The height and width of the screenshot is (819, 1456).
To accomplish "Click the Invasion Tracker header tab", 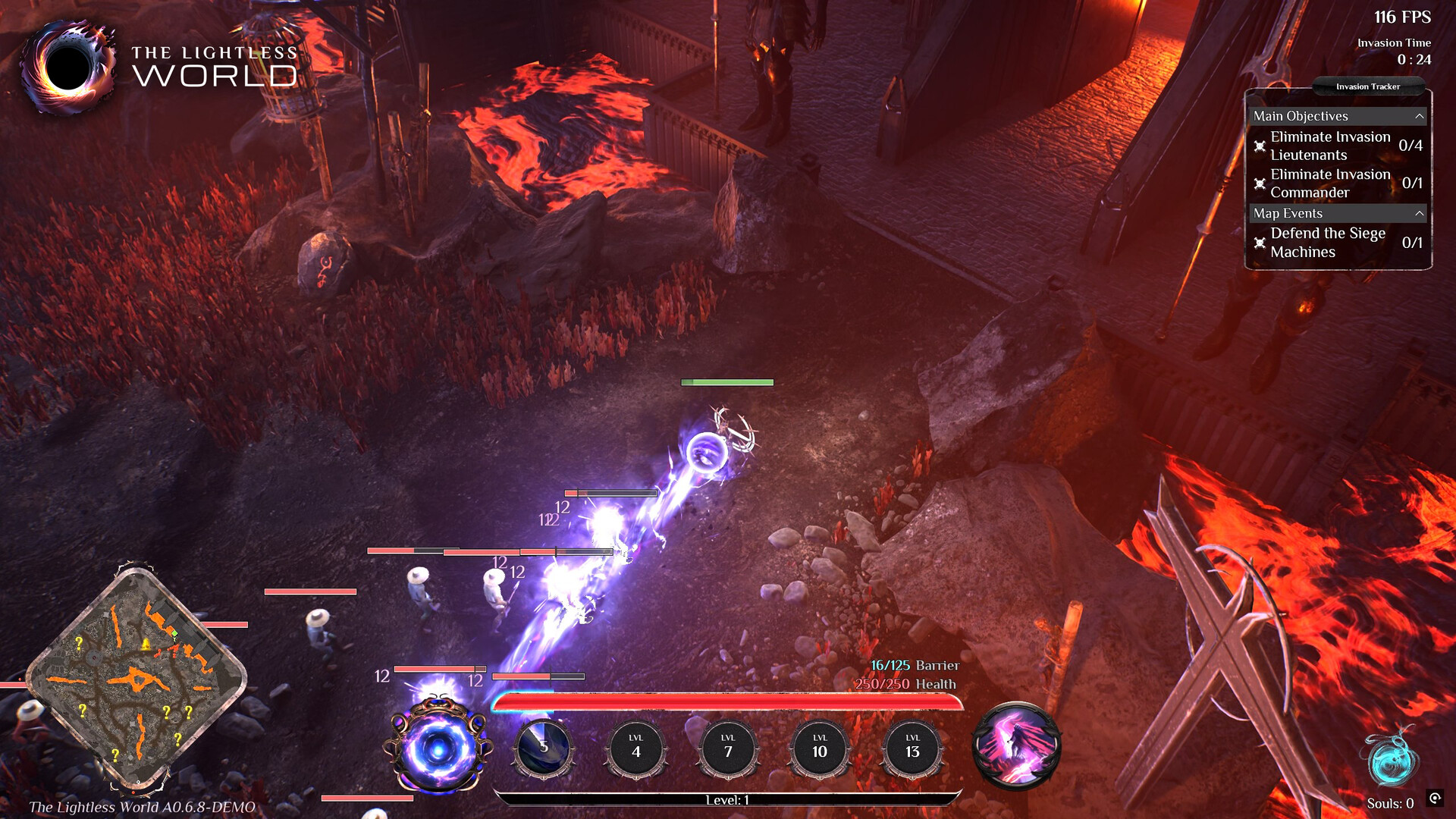I will (1367, 86).
